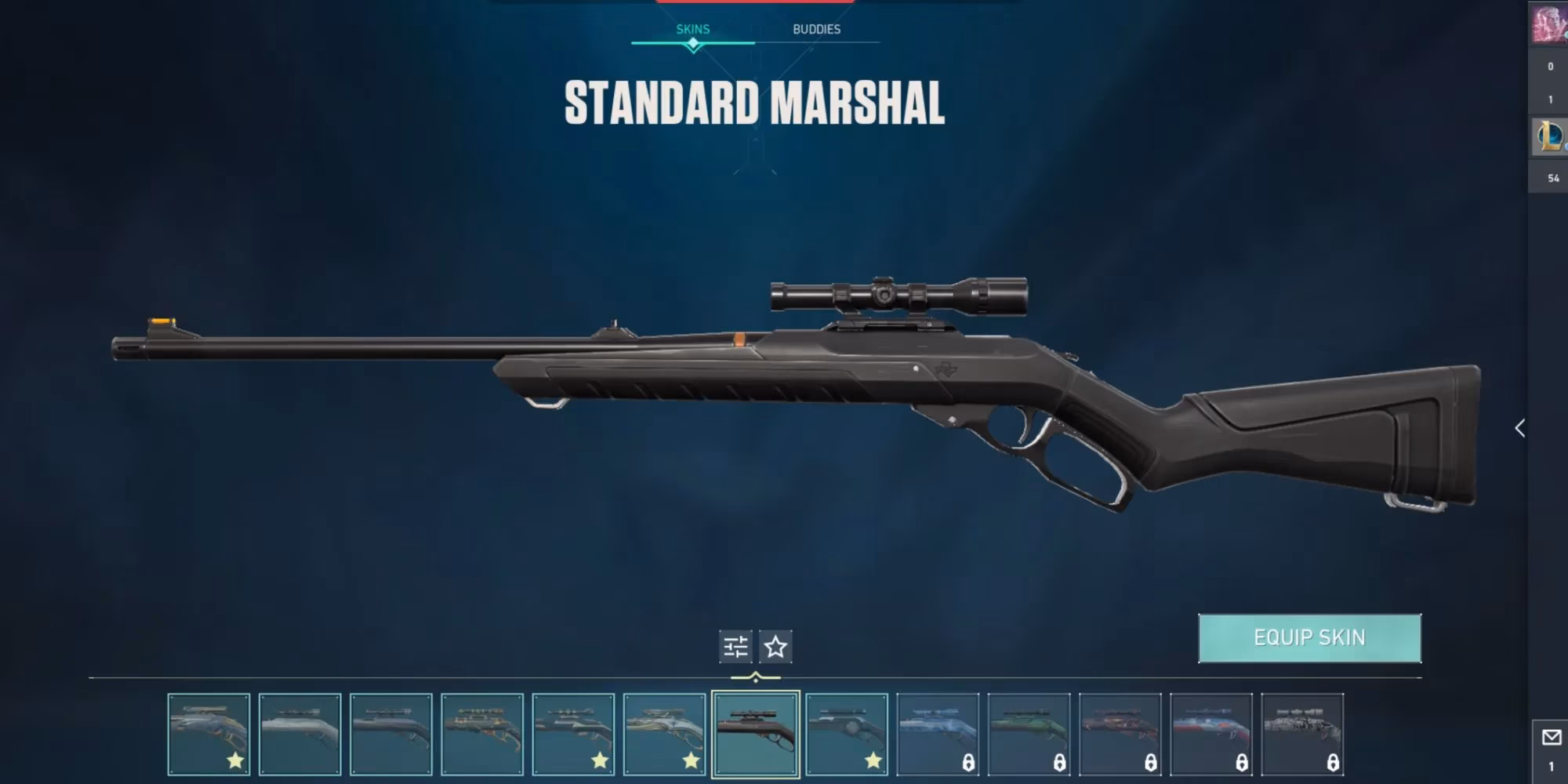The image size is (1568, 784).
Task: Click the padlock on the red locked Marshal skin
Action: click(x=1151, y=764)
